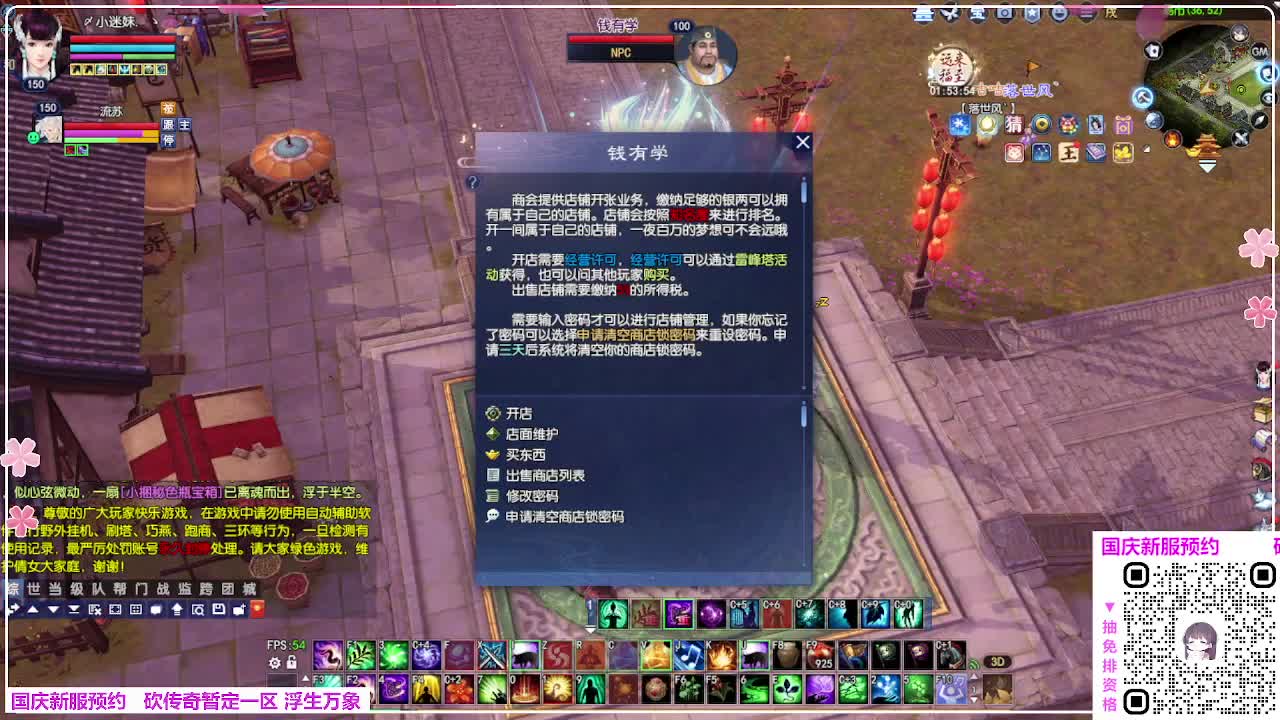This screenshot has width=1280, height=720.
Task: Toggle the 3D view button near the hotbar
Action: pyautogui.click(x=1000, y=661)
